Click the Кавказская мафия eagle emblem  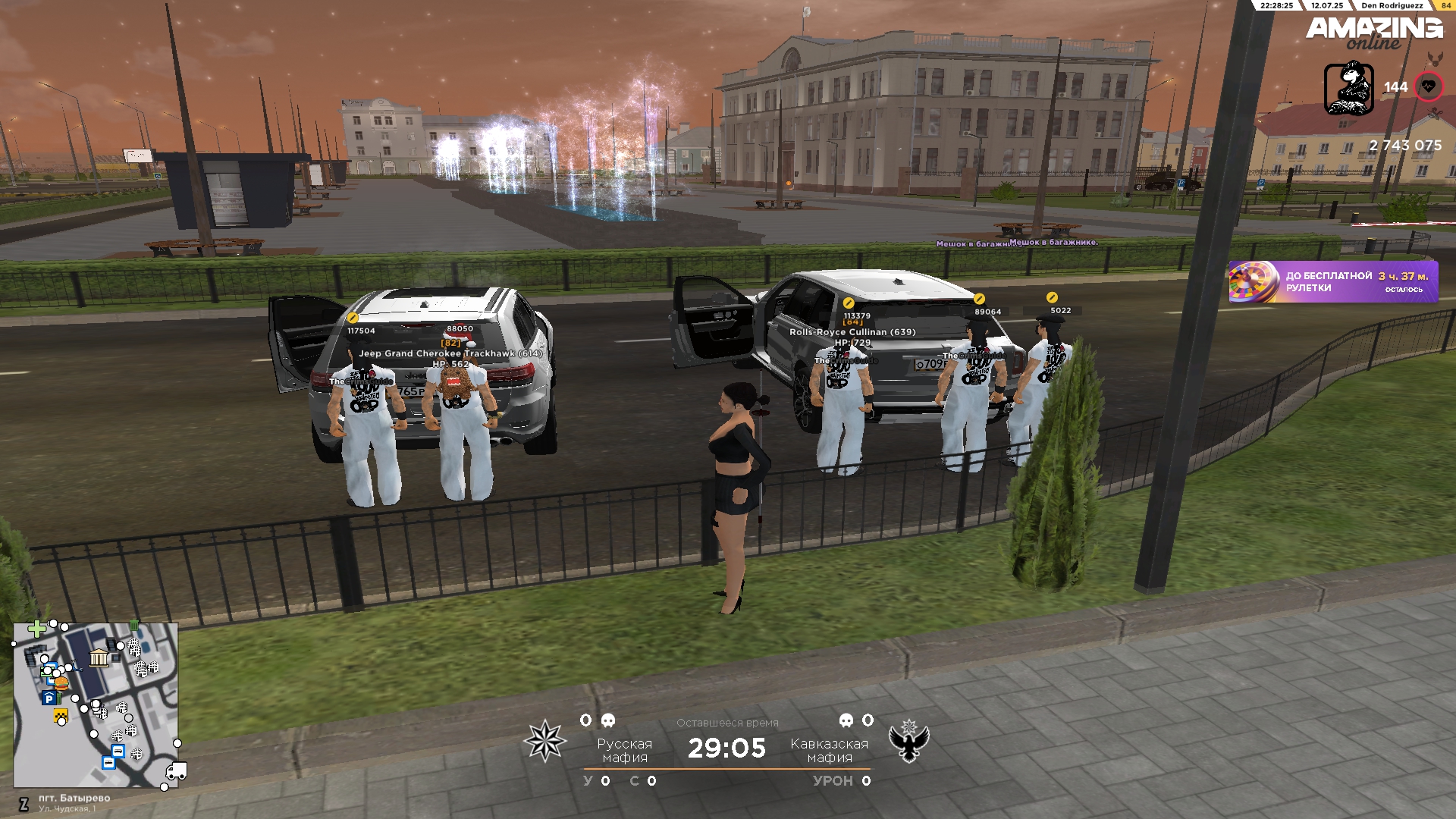[908, 741]
